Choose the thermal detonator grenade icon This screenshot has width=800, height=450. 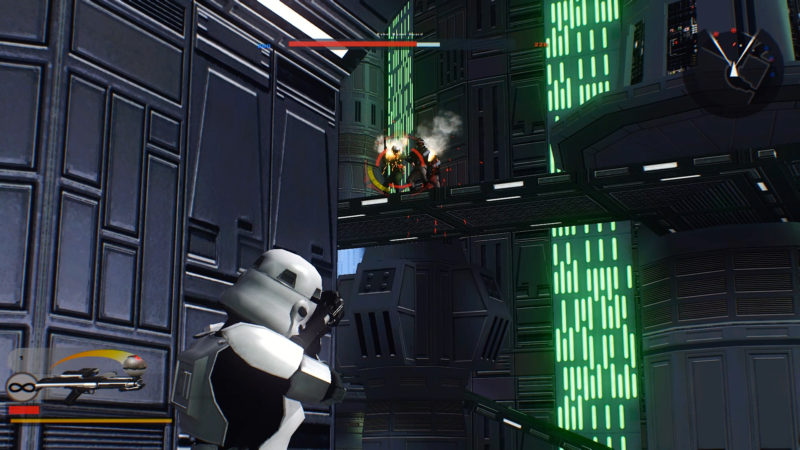(135, 363)
